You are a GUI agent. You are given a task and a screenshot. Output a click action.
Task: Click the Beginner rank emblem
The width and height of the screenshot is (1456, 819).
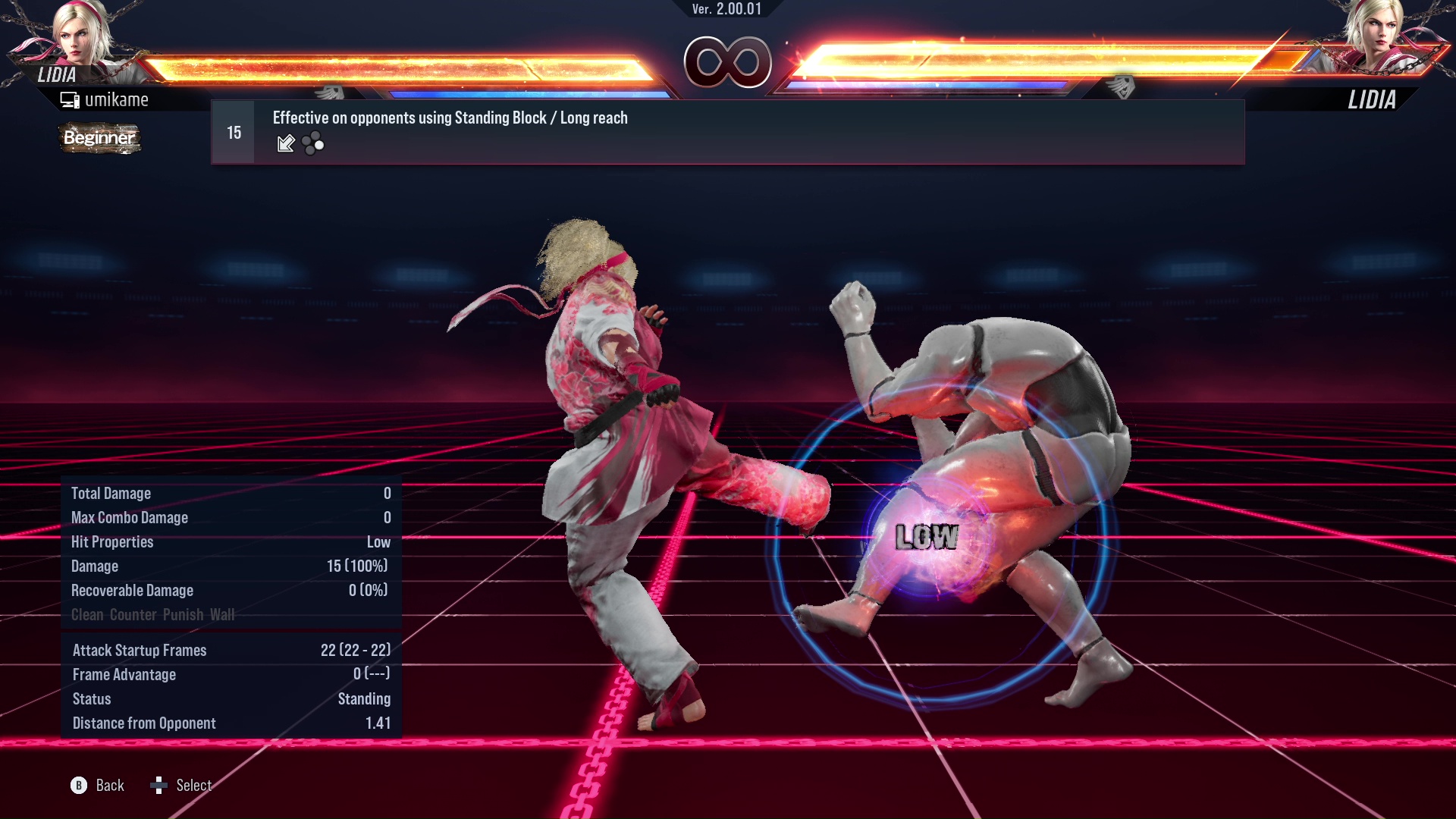99,139
